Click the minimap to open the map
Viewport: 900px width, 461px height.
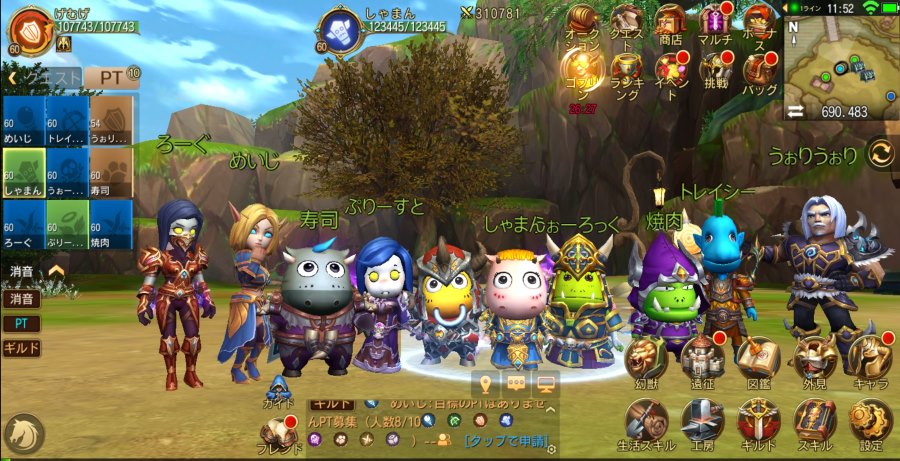(838, 60)
